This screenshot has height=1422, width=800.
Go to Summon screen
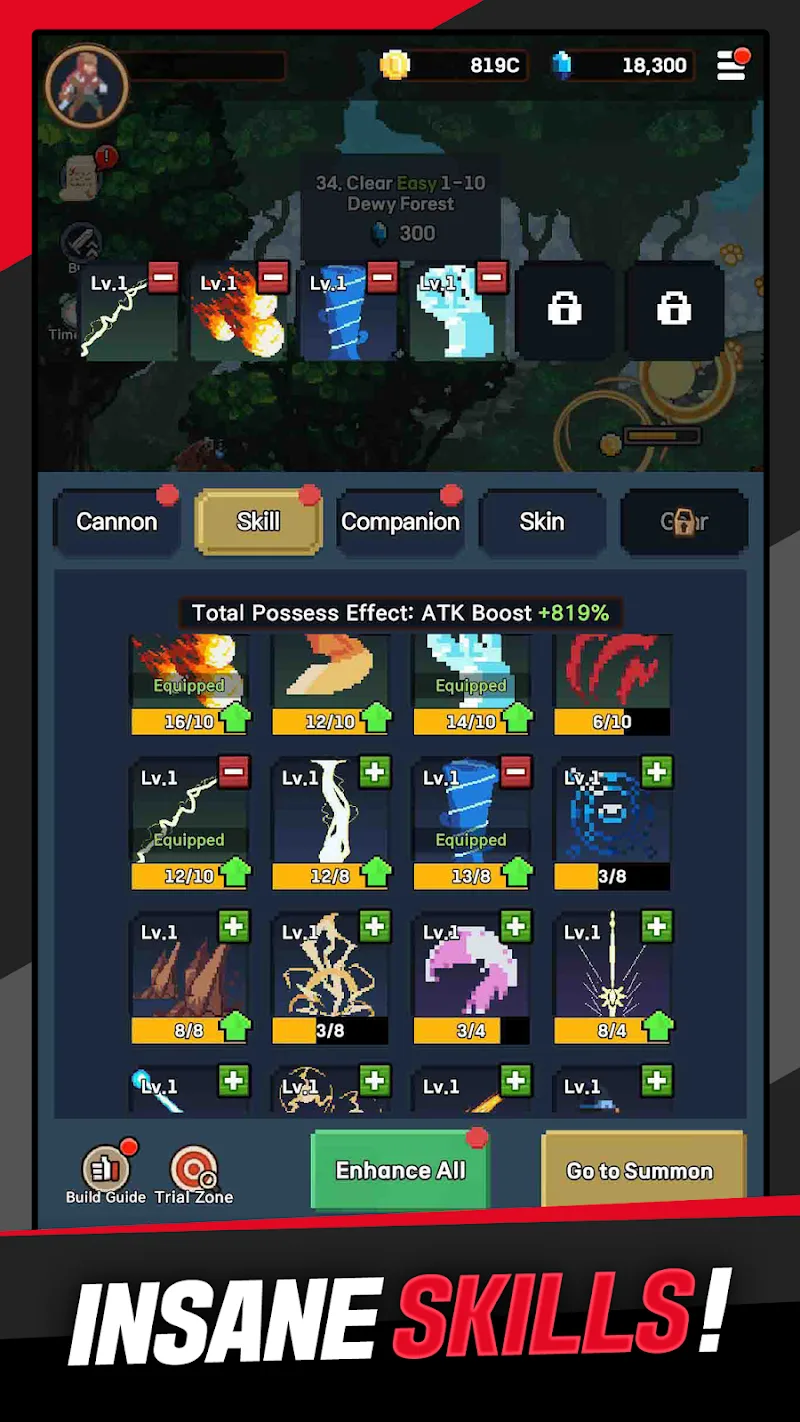[640, 1170]
